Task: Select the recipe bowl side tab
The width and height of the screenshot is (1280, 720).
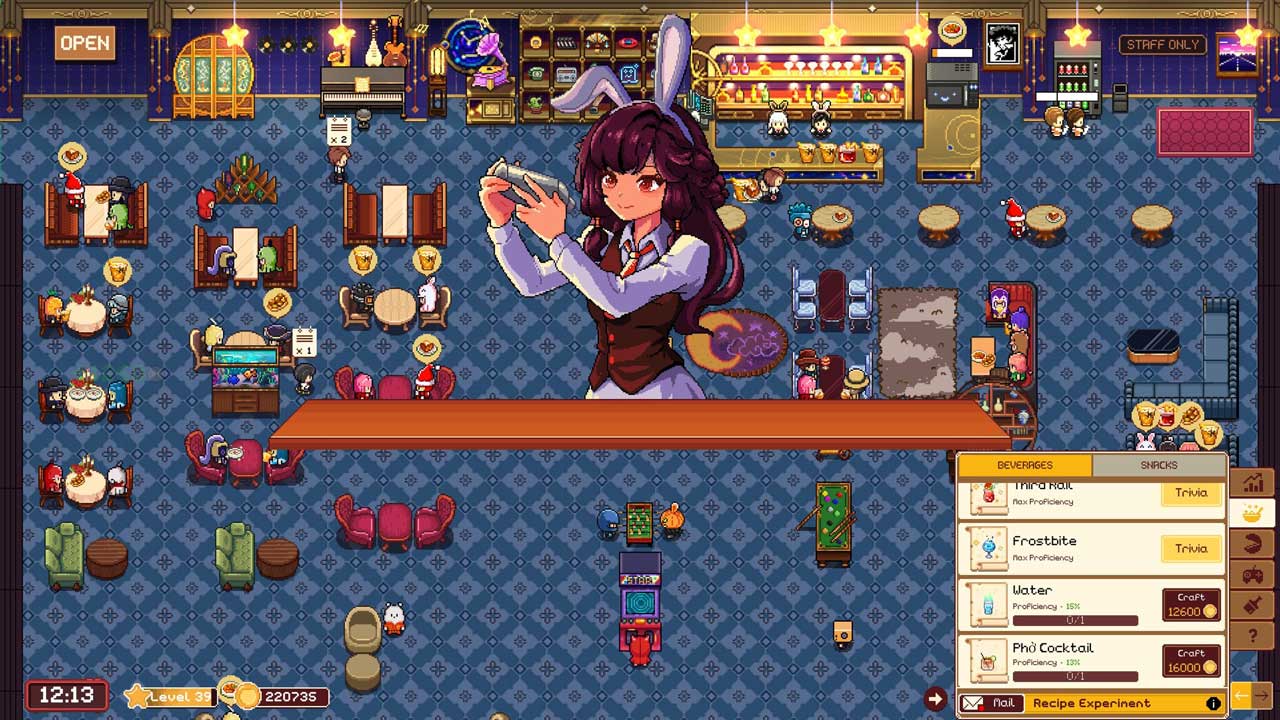Action: click(x=1252, y=514)
